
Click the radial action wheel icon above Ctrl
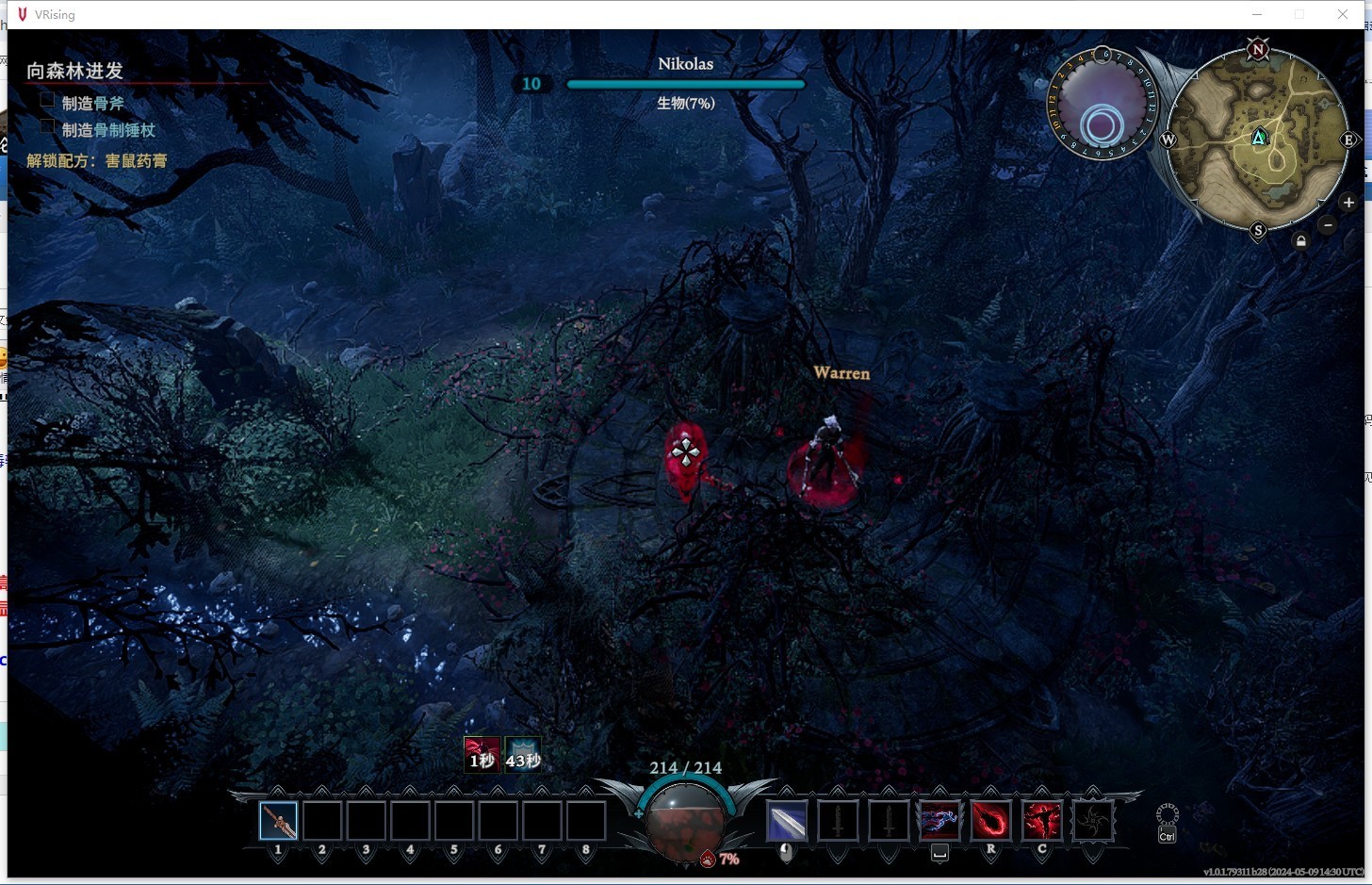[x=1167, y=814]
